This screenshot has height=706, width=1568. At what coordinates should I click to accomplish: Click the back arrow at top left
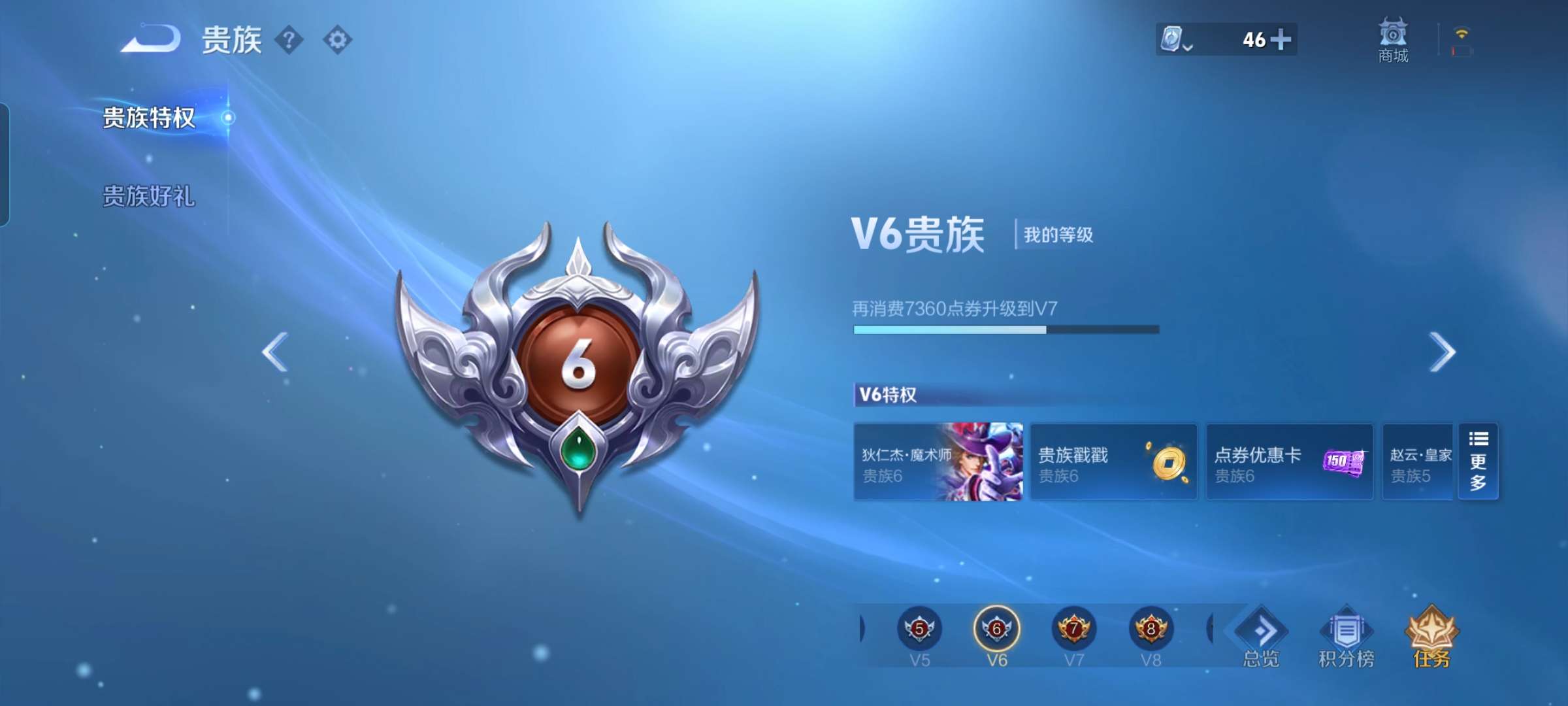(152, 41)
